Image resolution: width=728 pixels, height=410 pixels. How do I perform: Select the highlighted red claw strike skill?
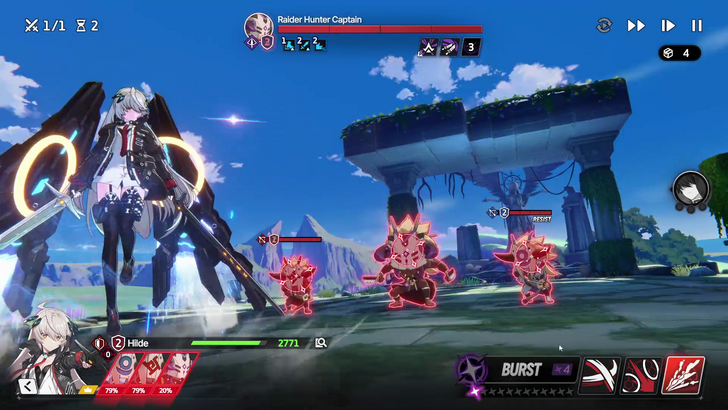click(x=683, y=375)
